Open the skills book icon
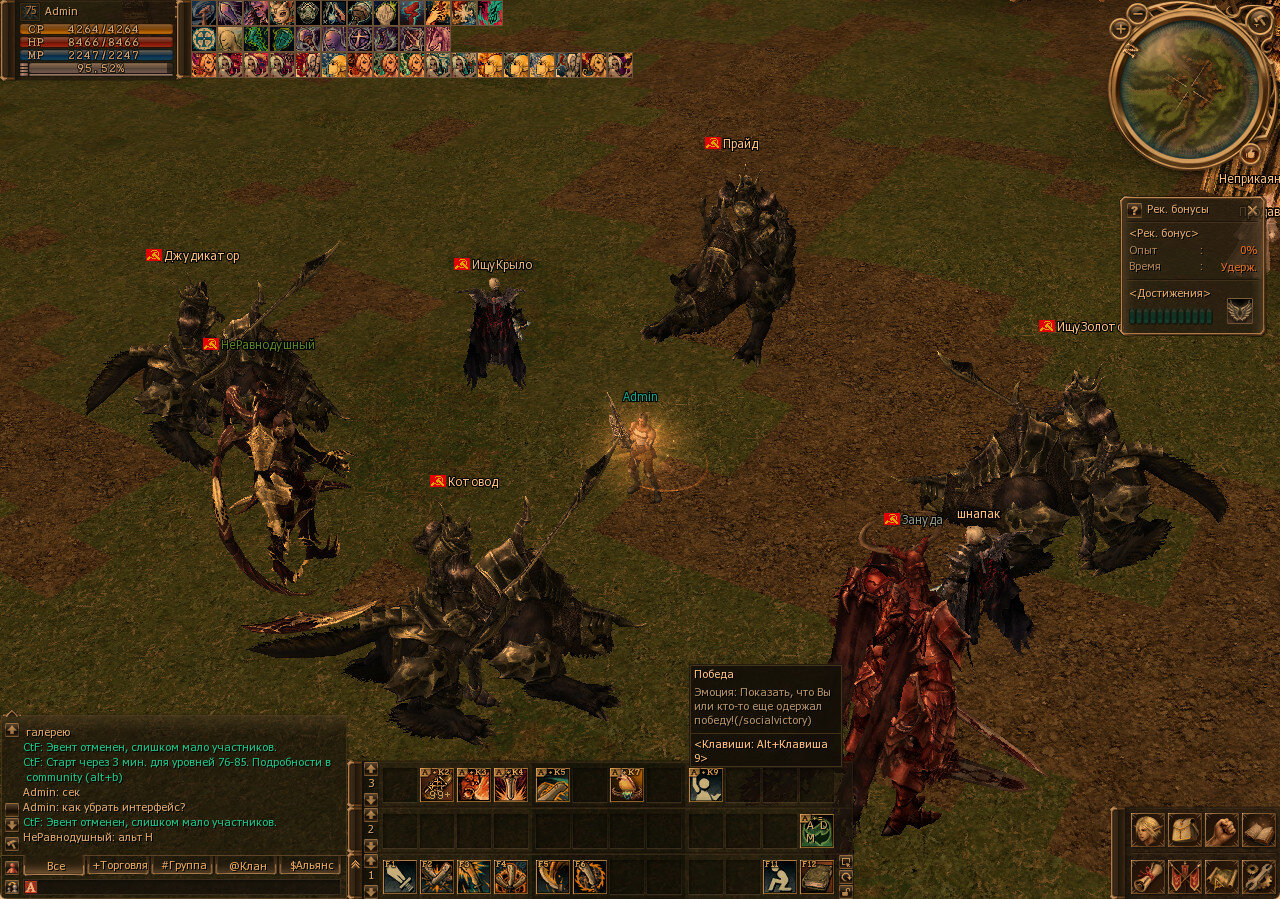This screenshot has height=899, width=1280. coord(1258,830)
